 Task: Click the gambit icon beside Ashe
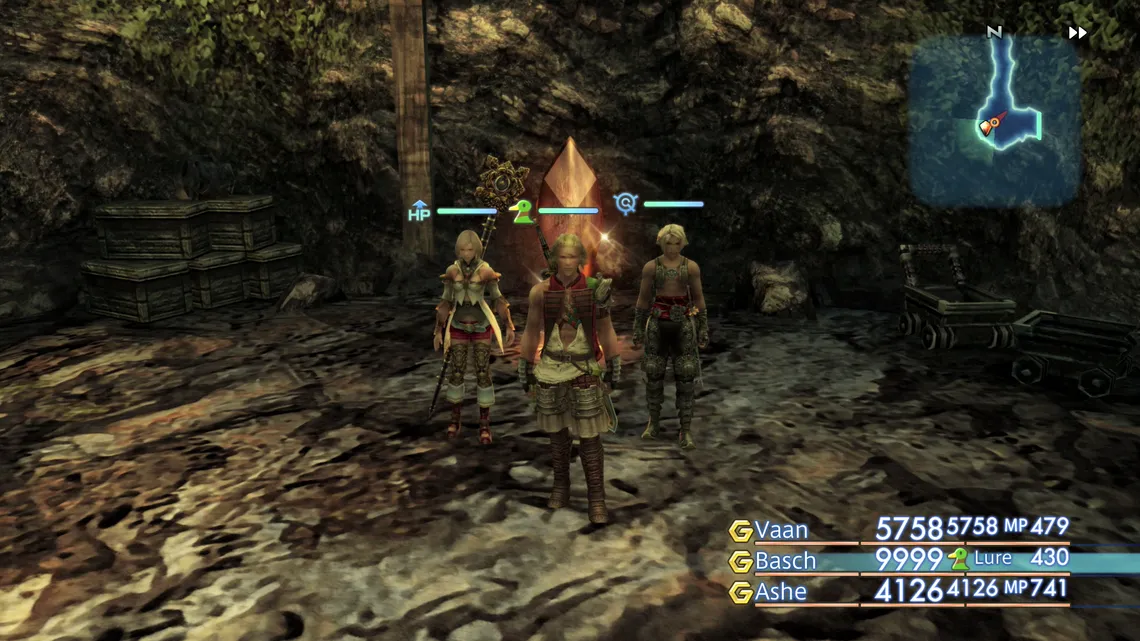pos(740,592)
